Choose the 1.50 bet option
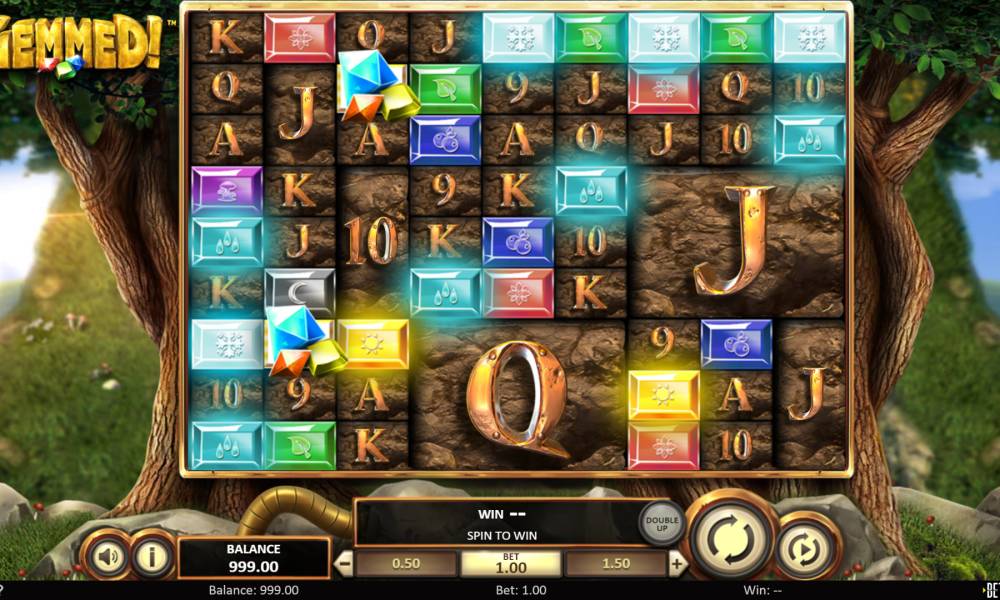1000x600 pixels. pyautogui.click(x=615, y=563)
